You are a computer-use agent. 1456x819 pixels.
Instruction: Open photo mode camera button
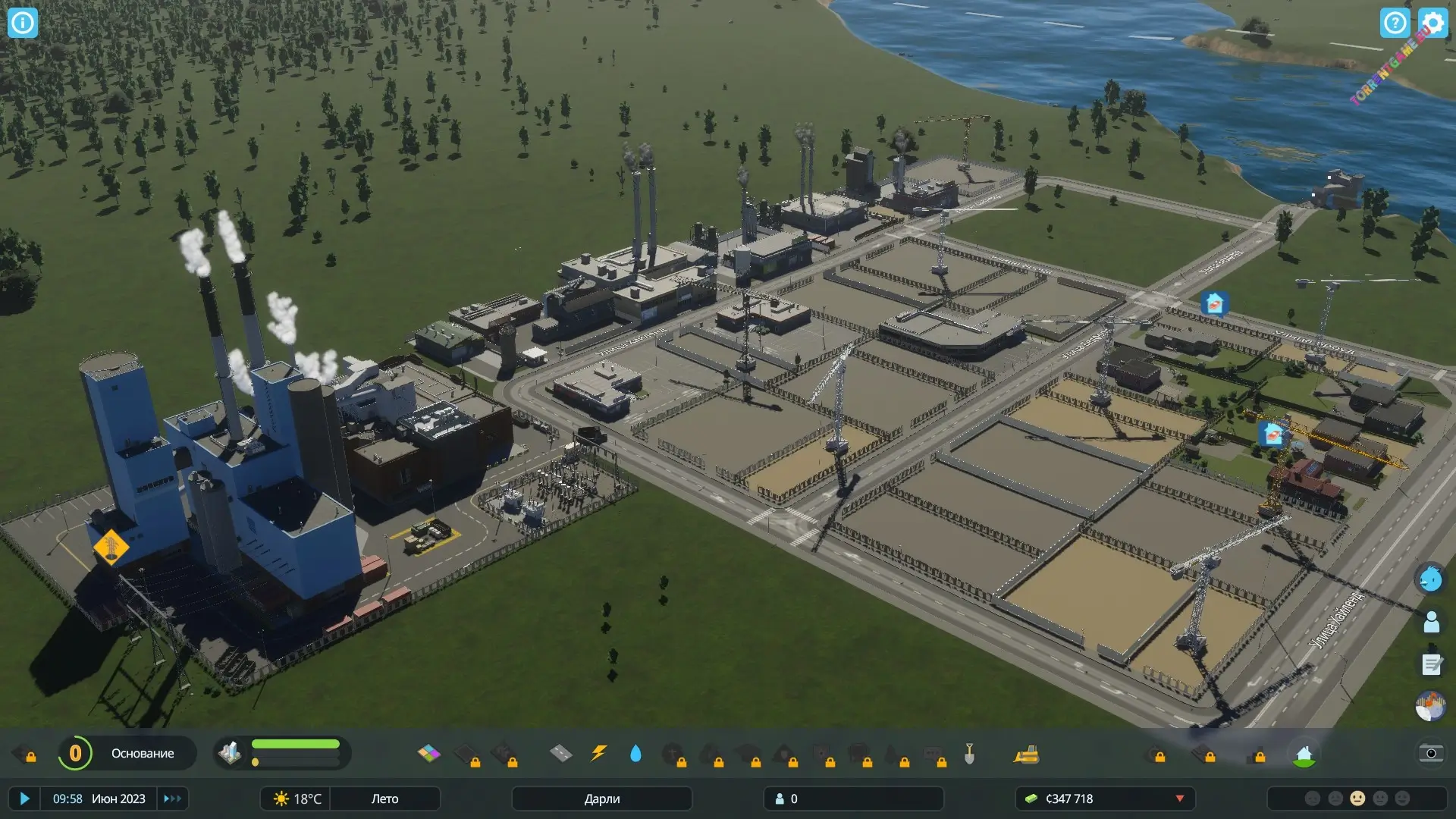pos(1431,753)
